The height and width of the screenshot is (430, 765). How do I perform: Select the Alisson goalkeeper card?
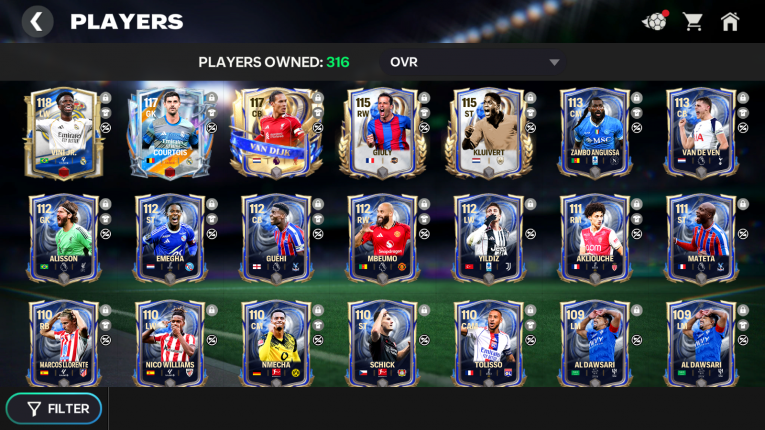[63, 238]
